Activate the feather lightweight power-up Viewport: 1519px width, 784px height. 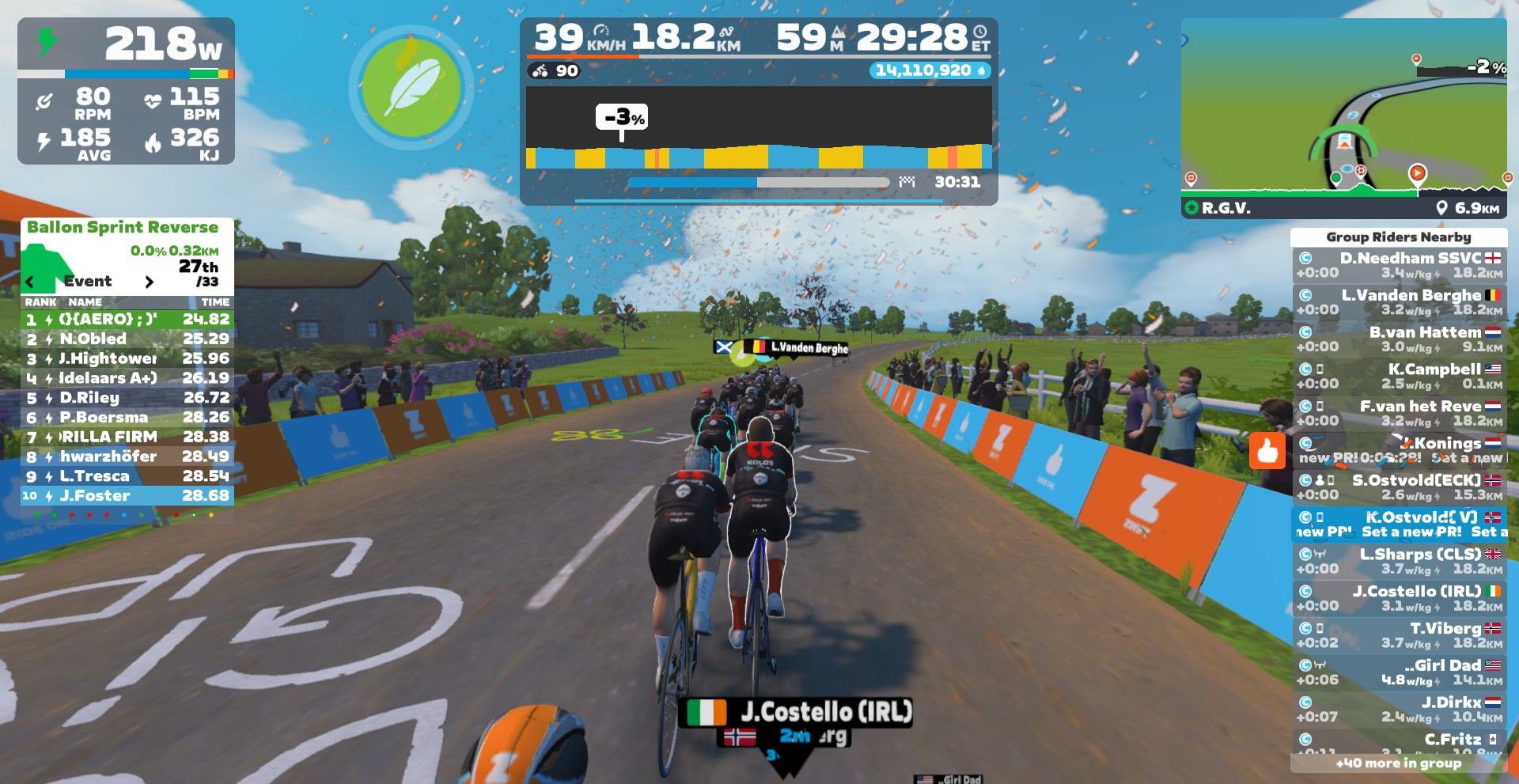click(411, 87)
